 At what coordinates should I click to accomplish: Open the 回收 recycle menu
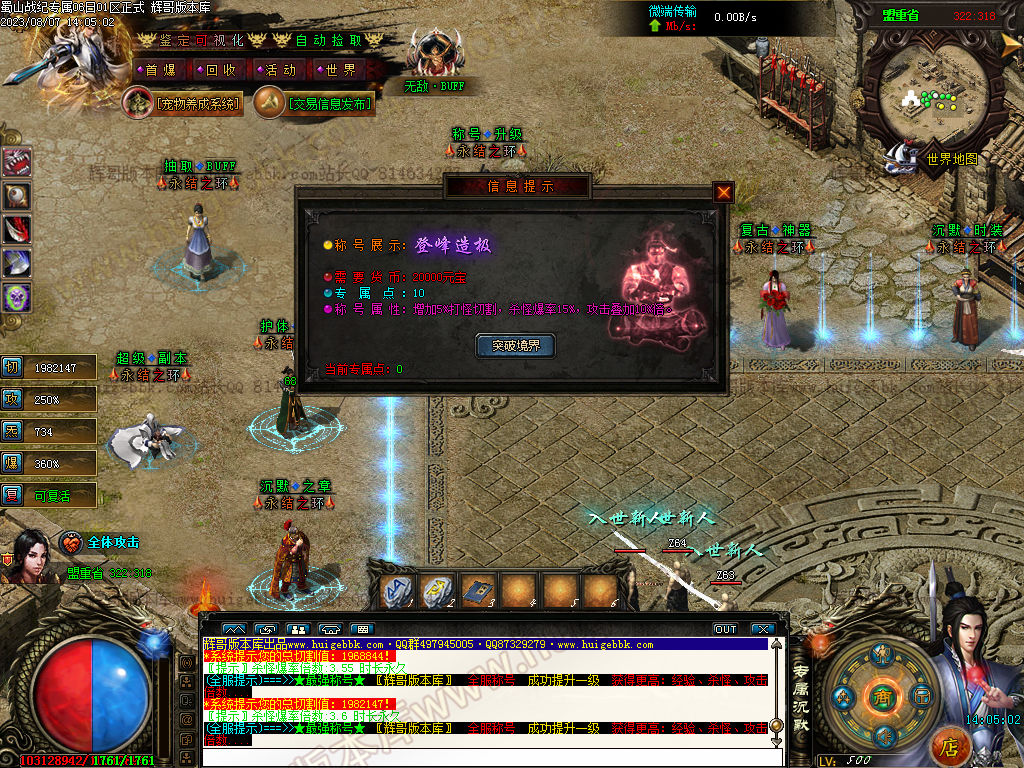[220, 70]
